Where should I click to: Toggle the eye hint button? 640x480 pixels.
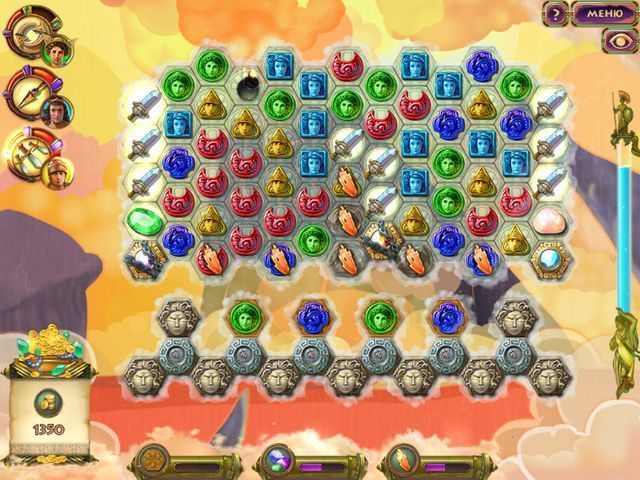614,40
